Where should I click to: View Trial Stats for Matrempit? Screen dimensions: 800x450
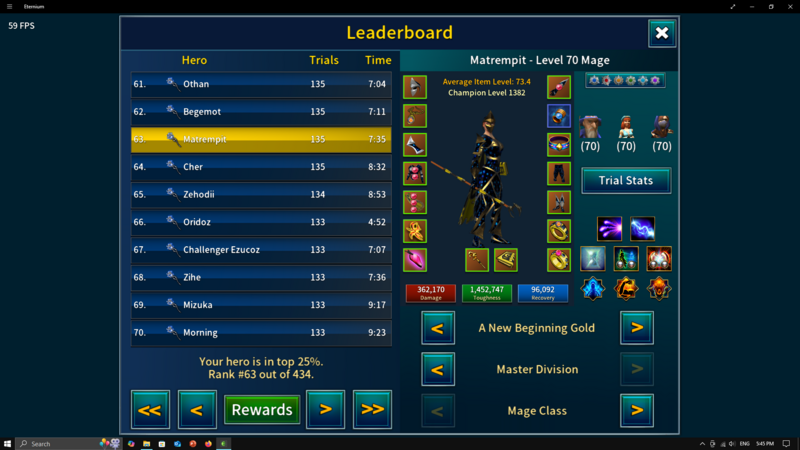[x=626, y=180]
